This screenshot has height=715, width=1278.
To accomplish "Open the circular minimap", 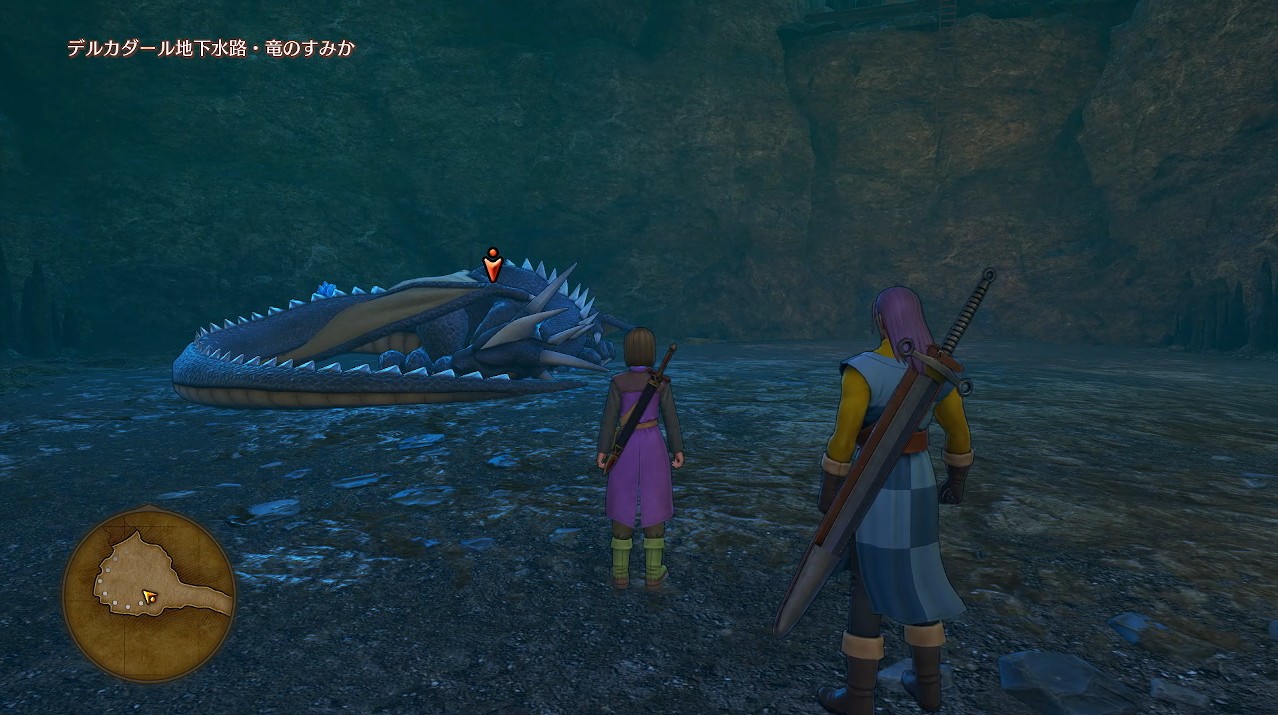I will (x=148, y=594).
